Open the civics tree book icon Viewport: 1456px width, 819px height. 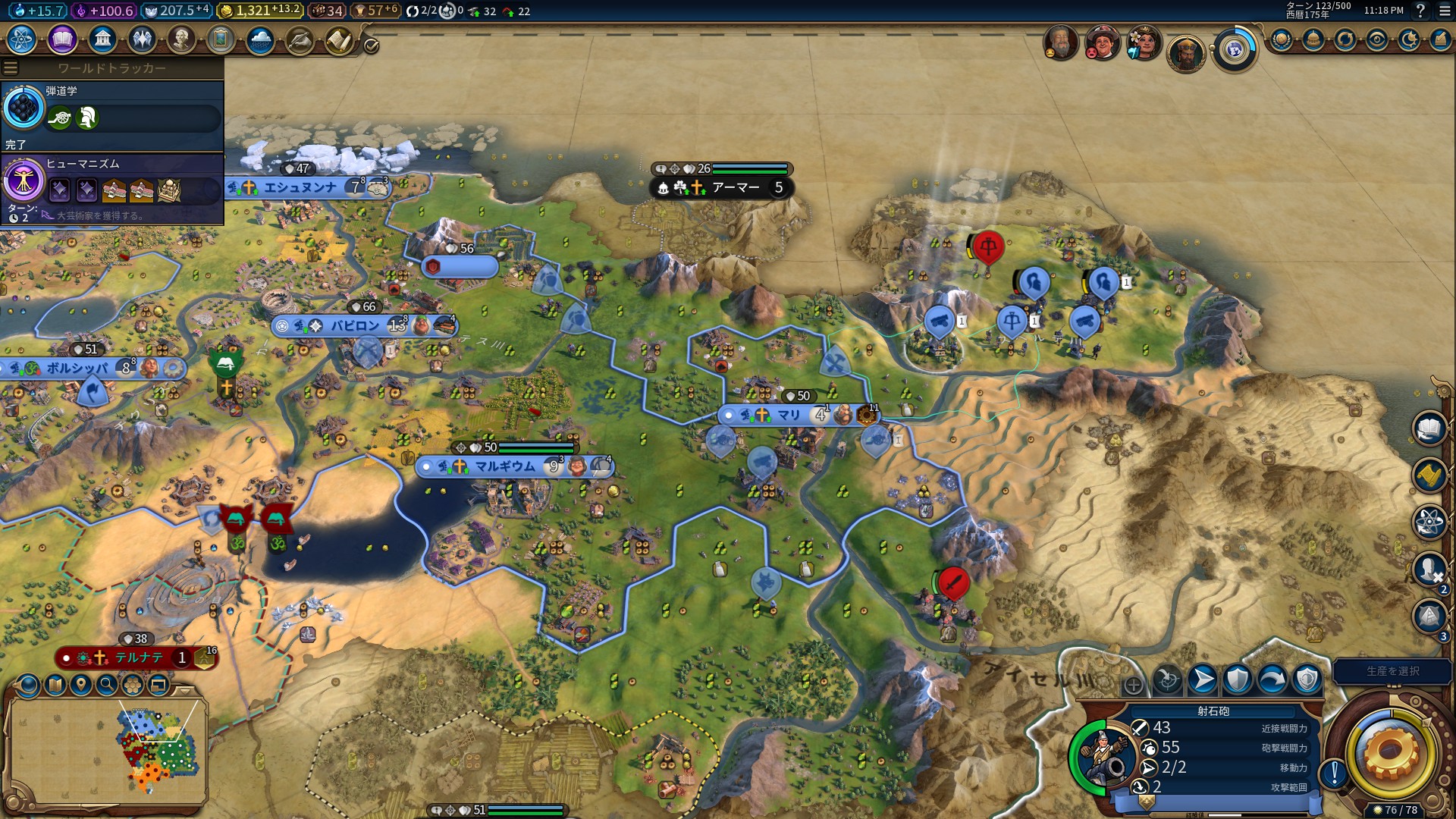[62, 39]
